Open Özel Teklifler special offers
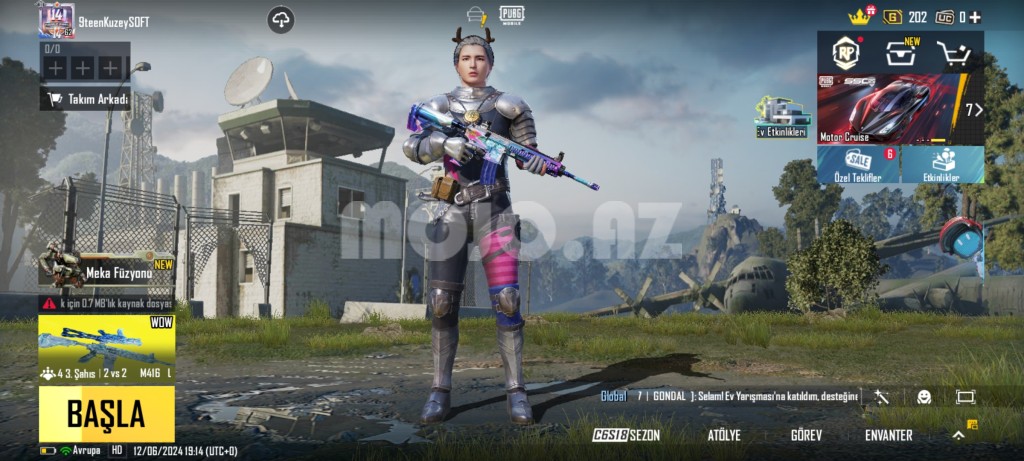This screenshot has width=1024, height=461. pos(858,165)
